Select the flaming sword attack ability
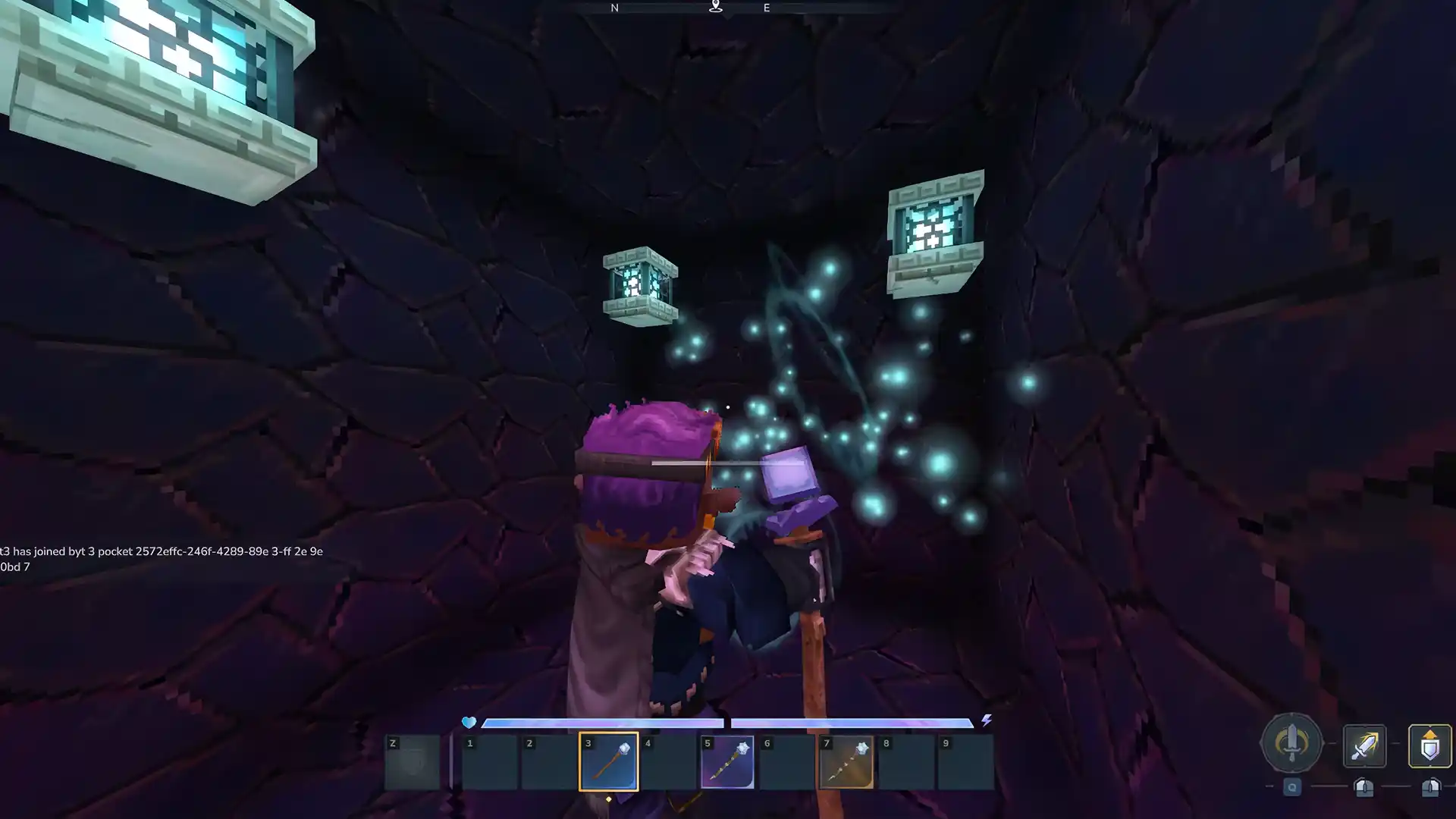 (x=1363, y=744)
